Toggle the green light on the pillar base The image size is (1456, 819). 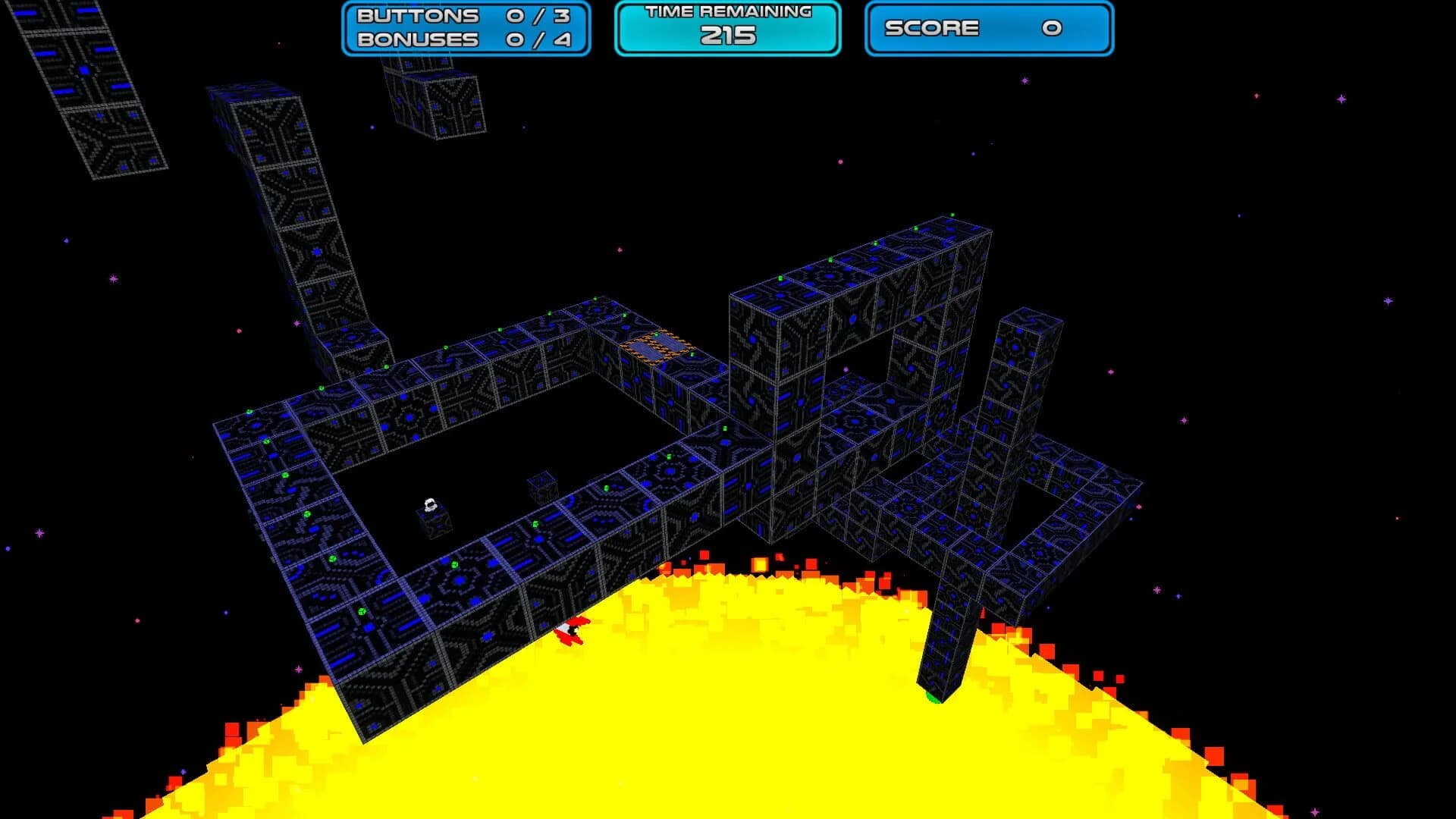[x=933, y=695]
